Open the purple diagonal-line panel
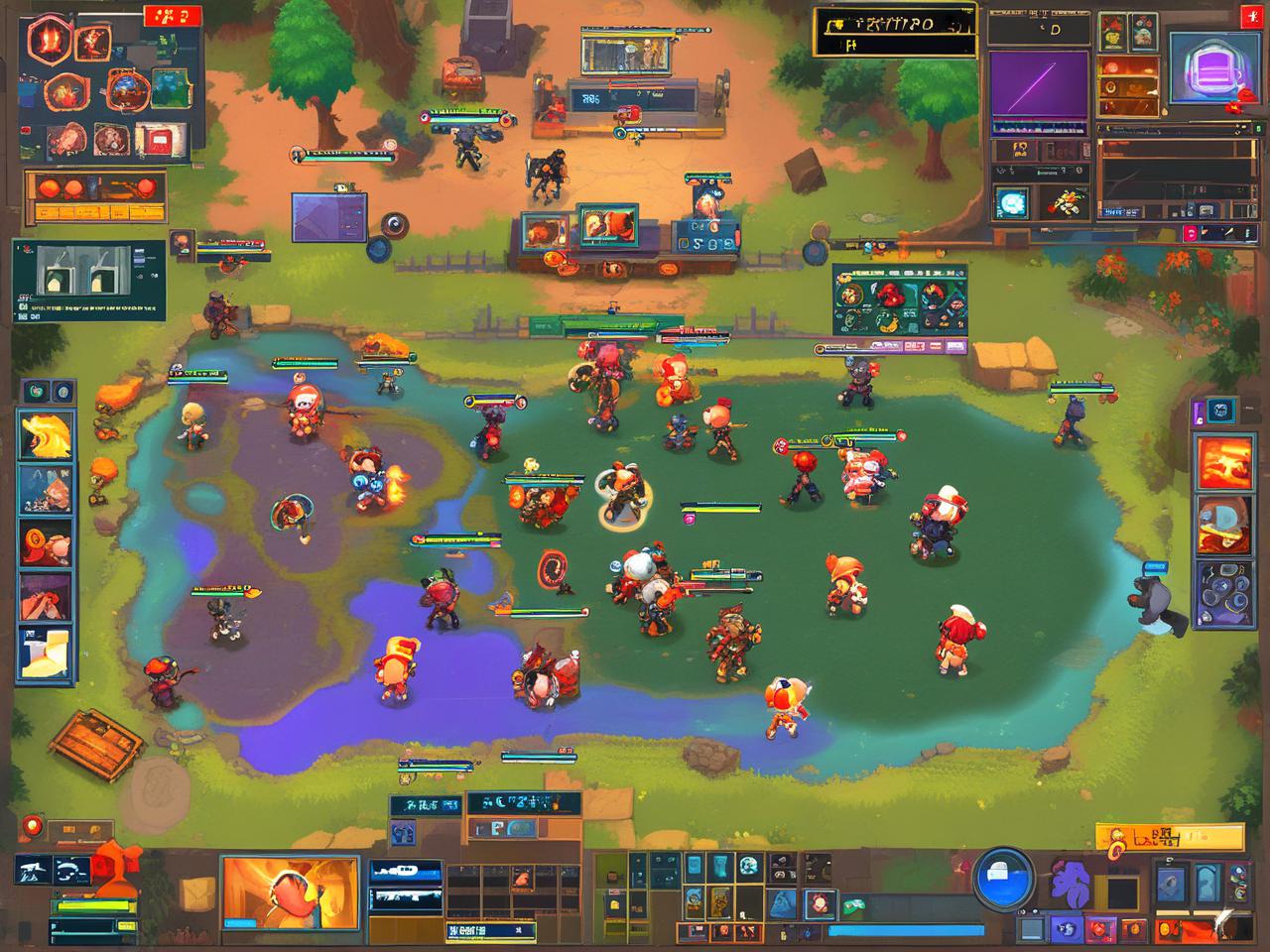1270x952 pixels. pyautogui.click(x=1039, y=86)
